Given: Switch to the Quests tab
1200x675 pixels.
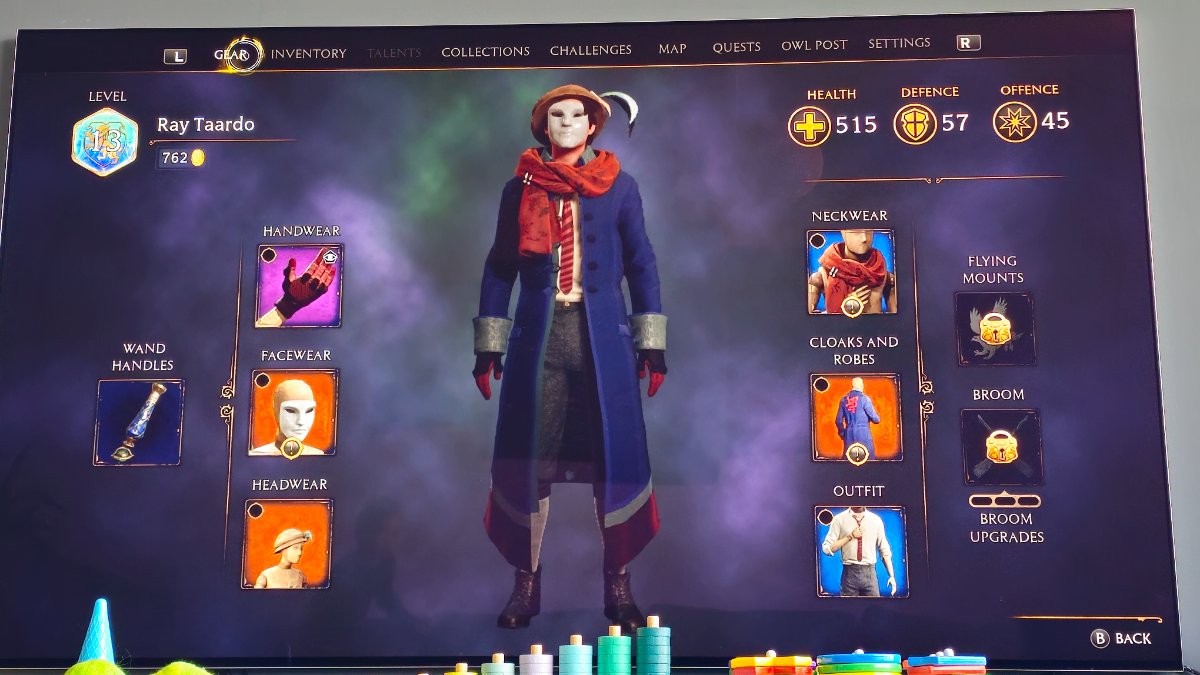Looking at the screenshot, I should click(736, 47).
